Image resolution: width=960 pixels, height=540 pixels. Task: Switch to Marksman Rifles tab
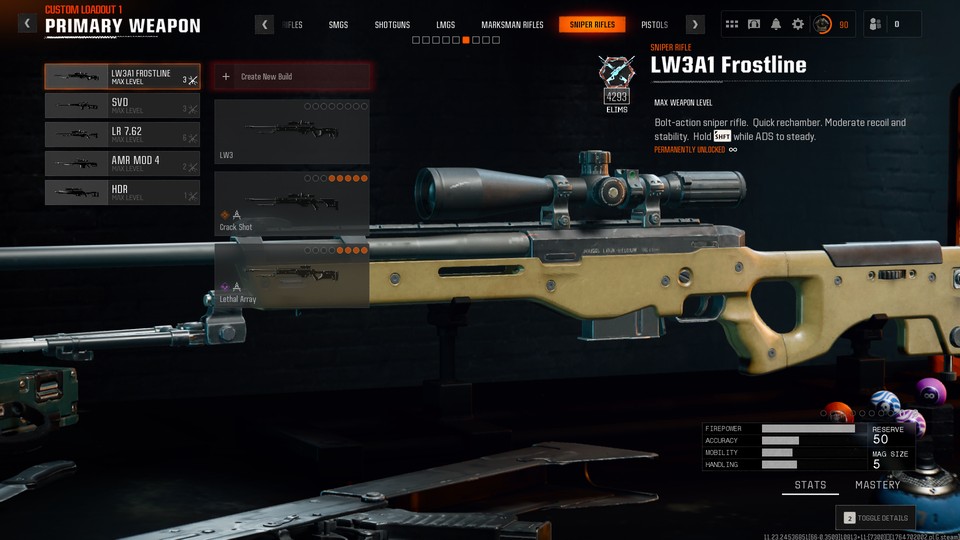coord(512,25)
